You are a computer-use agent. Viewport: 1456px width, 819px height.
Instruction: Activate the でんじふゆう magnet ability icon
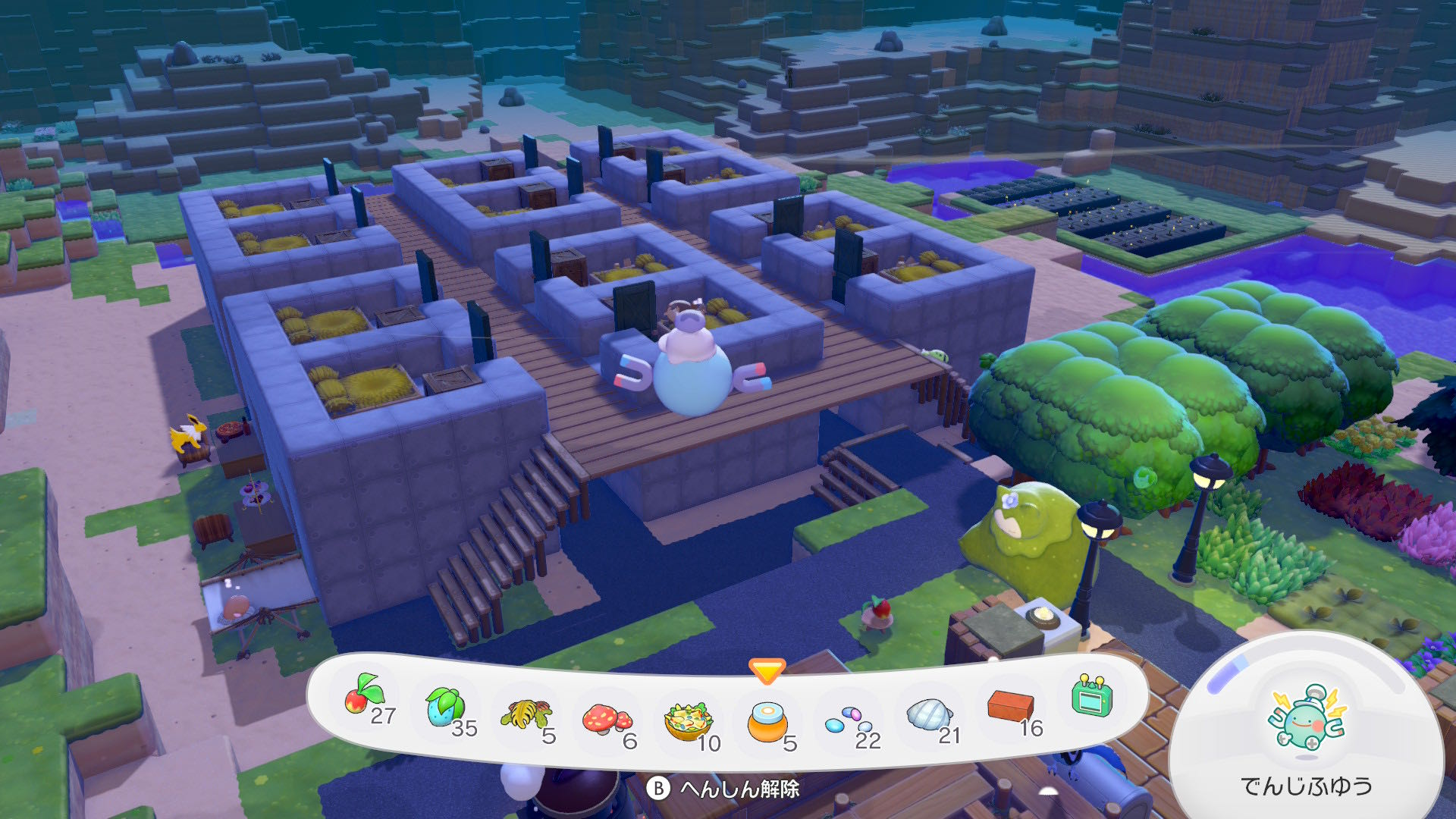tap(1307, 719)
